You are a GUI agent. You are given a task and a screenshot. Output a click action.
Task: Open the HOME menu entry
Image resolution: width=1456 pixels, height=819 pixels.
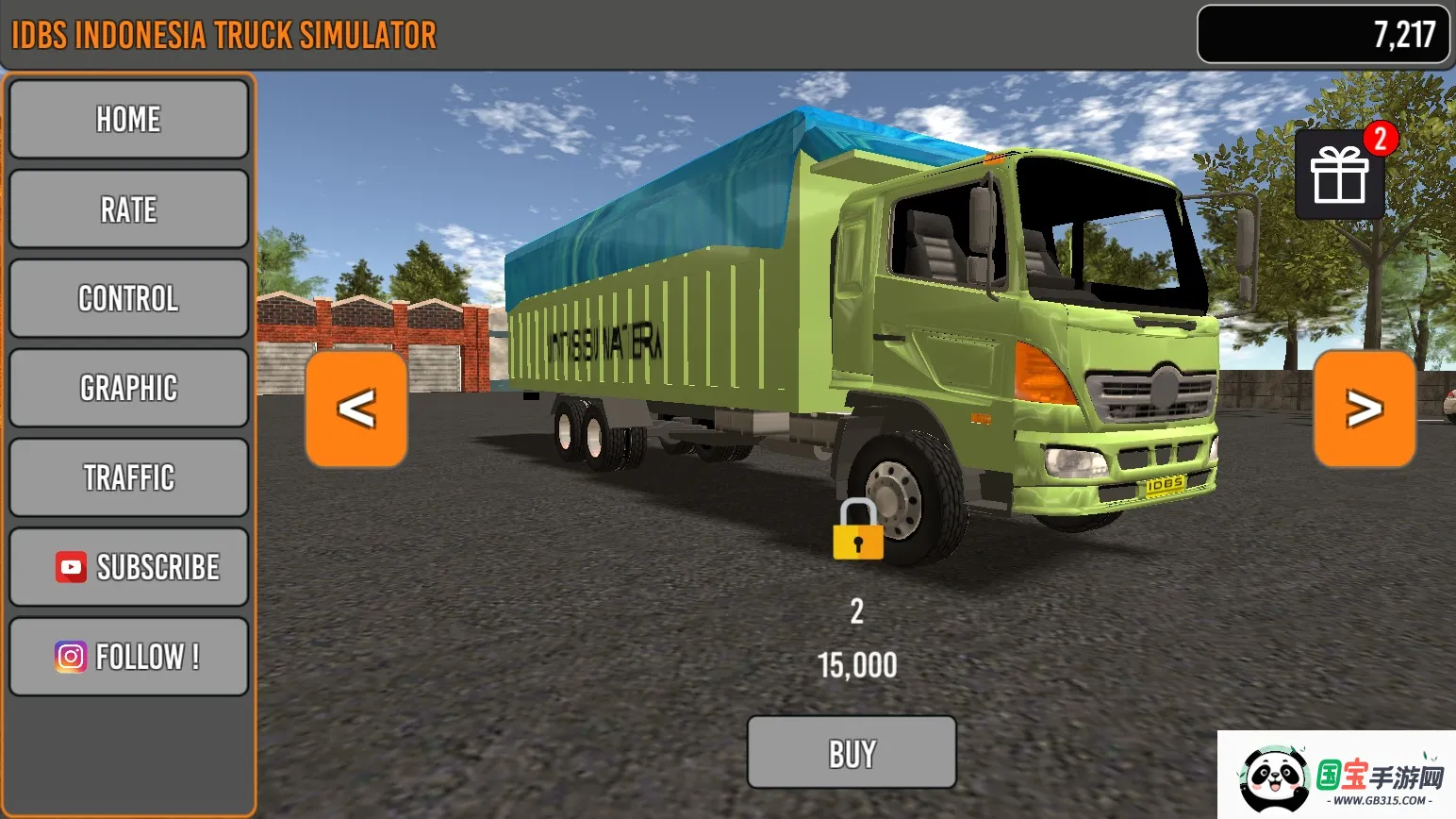(x=128, y=120)
